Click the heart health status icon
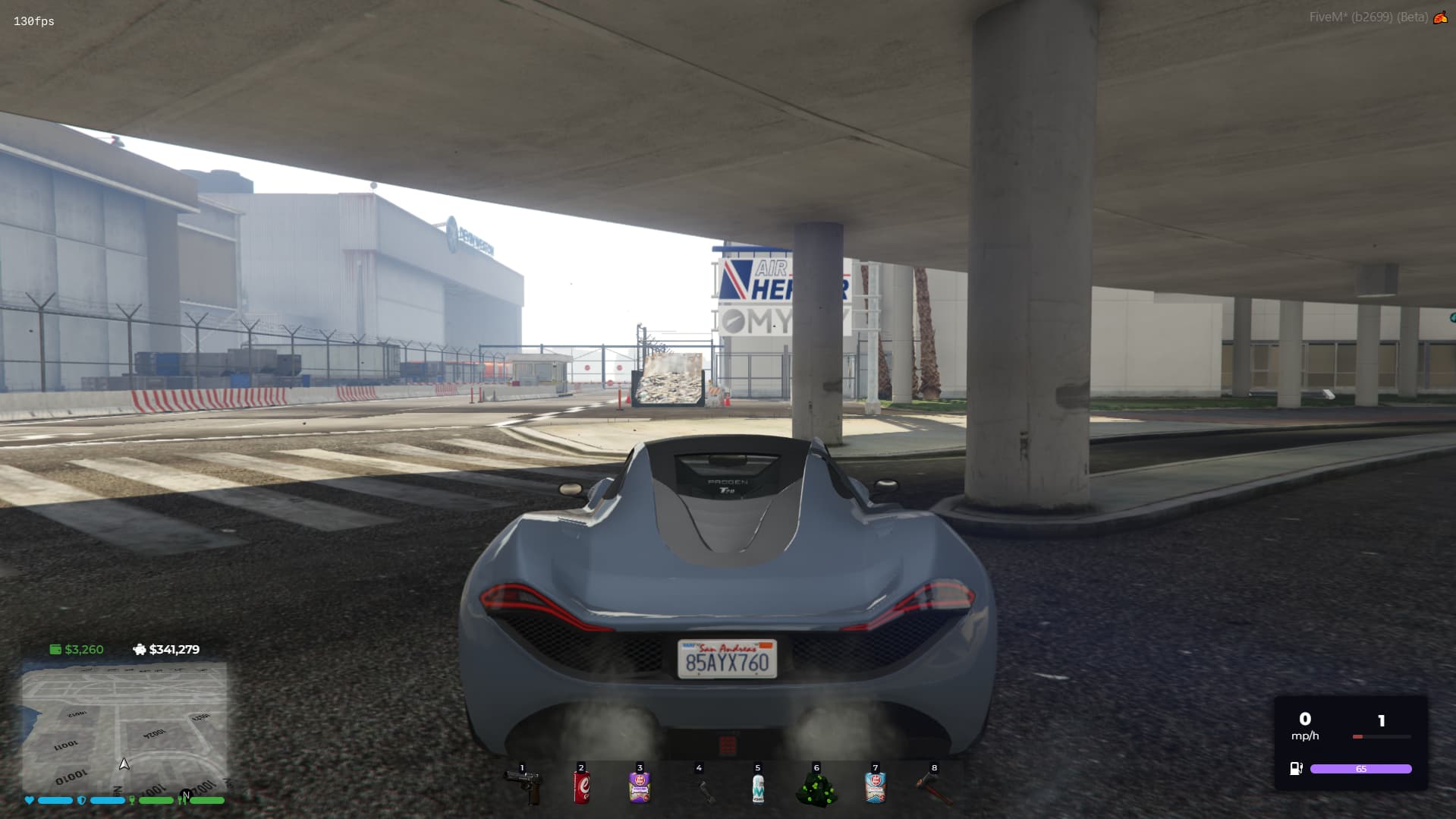The width and height of the screenshot is (1456, 819). pos(28,800)
